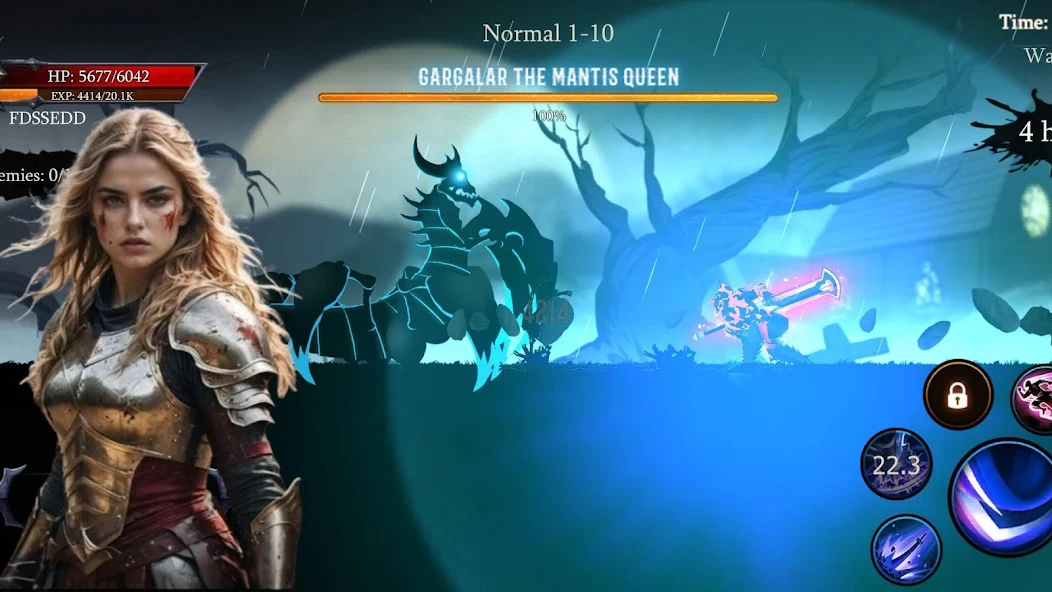Select the lightning skill on 22.3 cooldown
Screen dimensions: 1052x592
tap(896, 465)
